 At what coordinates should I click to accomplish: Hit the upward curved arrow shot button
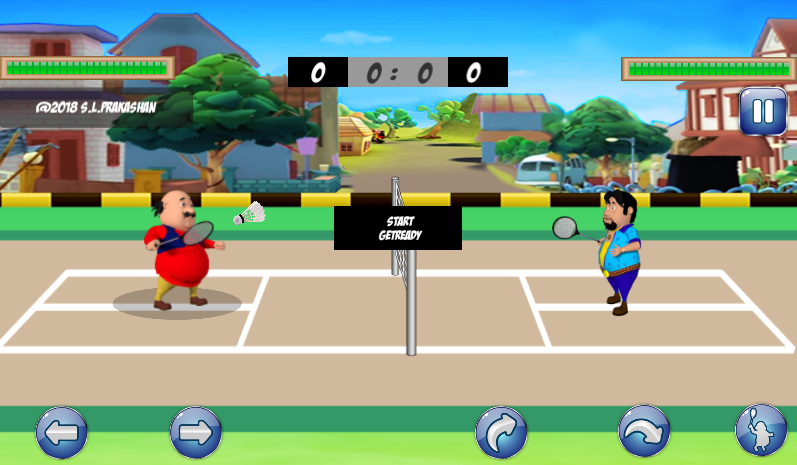[x=501, y=433]
